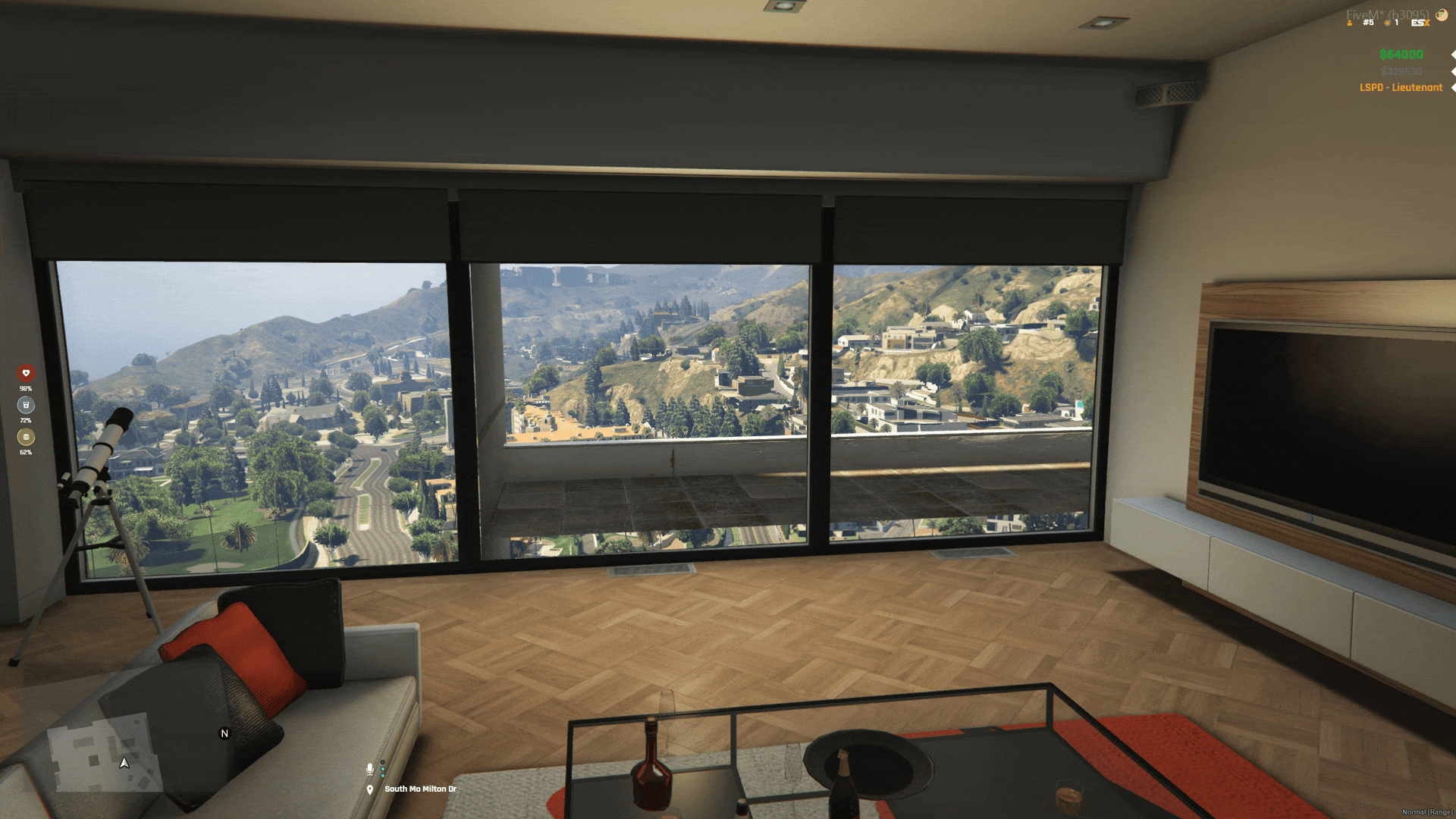Select the thirst drink icon
Viewport: 1456px width, 819px height.
click(x=25, y=404)
